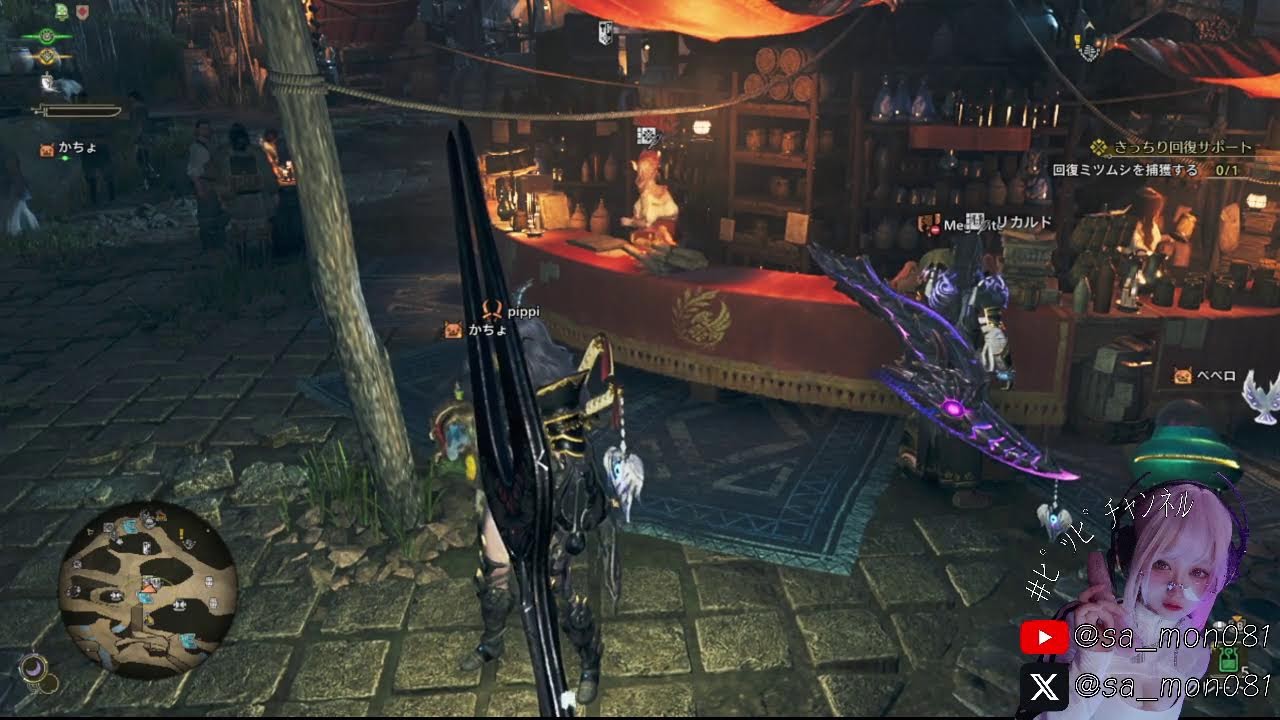Click the 回復ミツムシを捕獲する objective line
Viewport: 1280px width, 720px height.
coord(1125,171)
